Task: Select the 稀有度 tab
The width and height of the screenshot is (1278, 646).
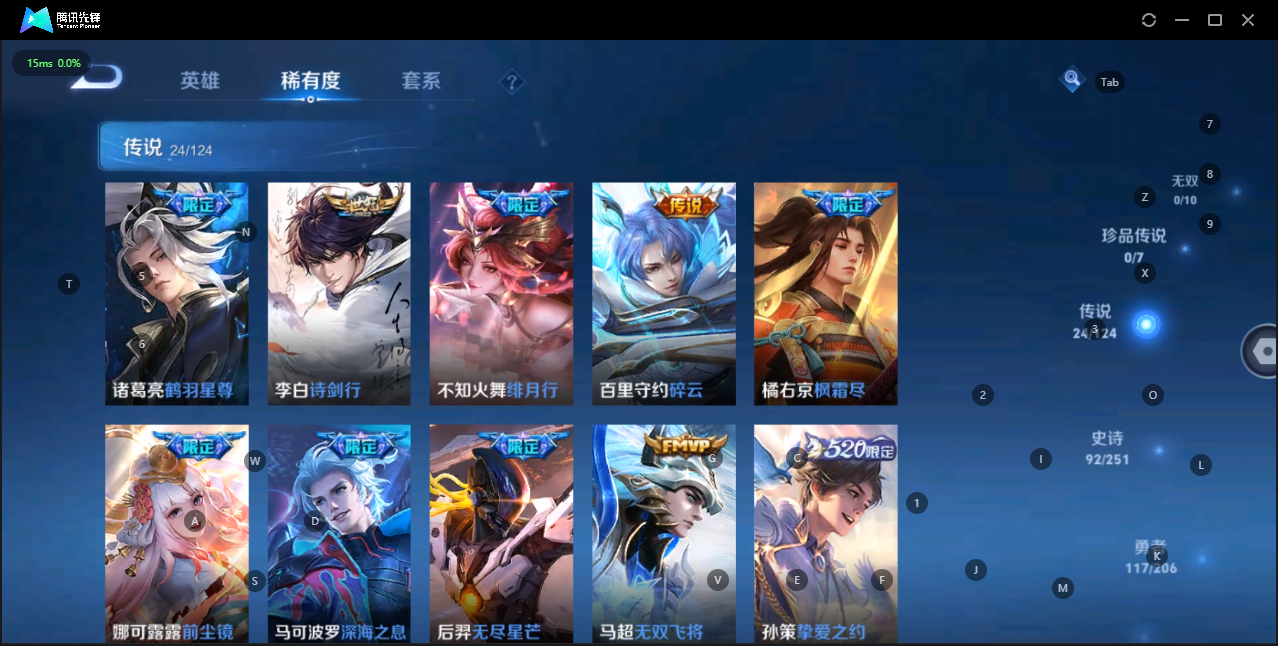Action: coord(310,81)
